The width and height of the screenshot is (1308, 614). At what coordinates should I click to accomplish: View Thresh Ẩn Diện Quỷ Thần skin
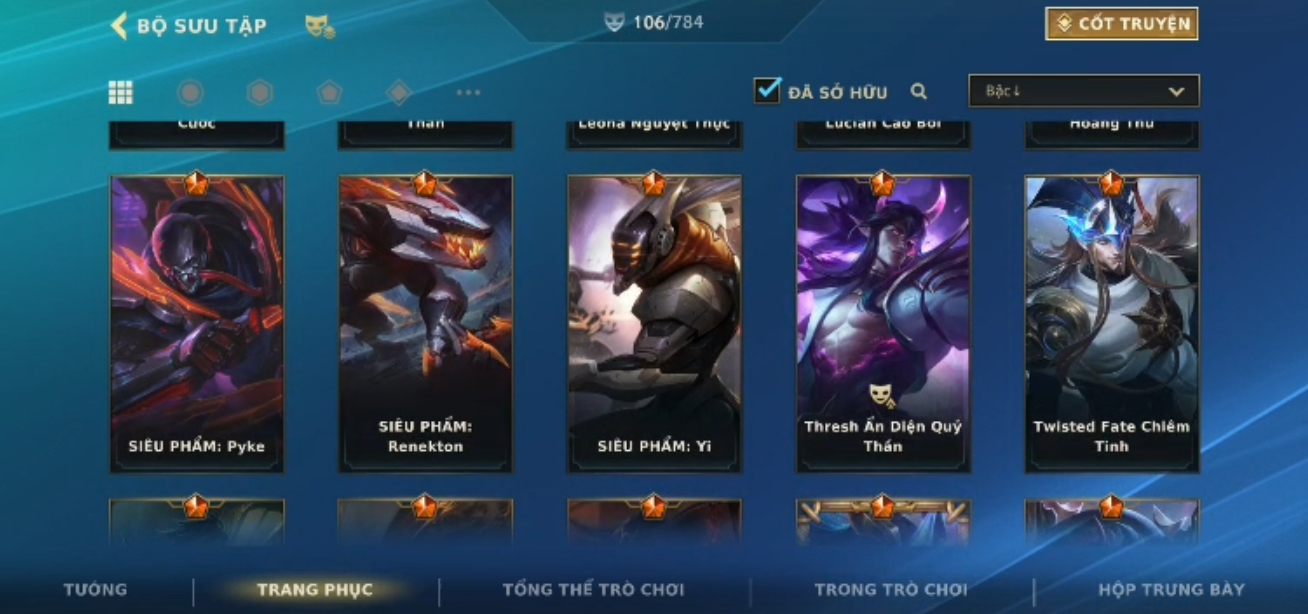(x=883, y=324)
